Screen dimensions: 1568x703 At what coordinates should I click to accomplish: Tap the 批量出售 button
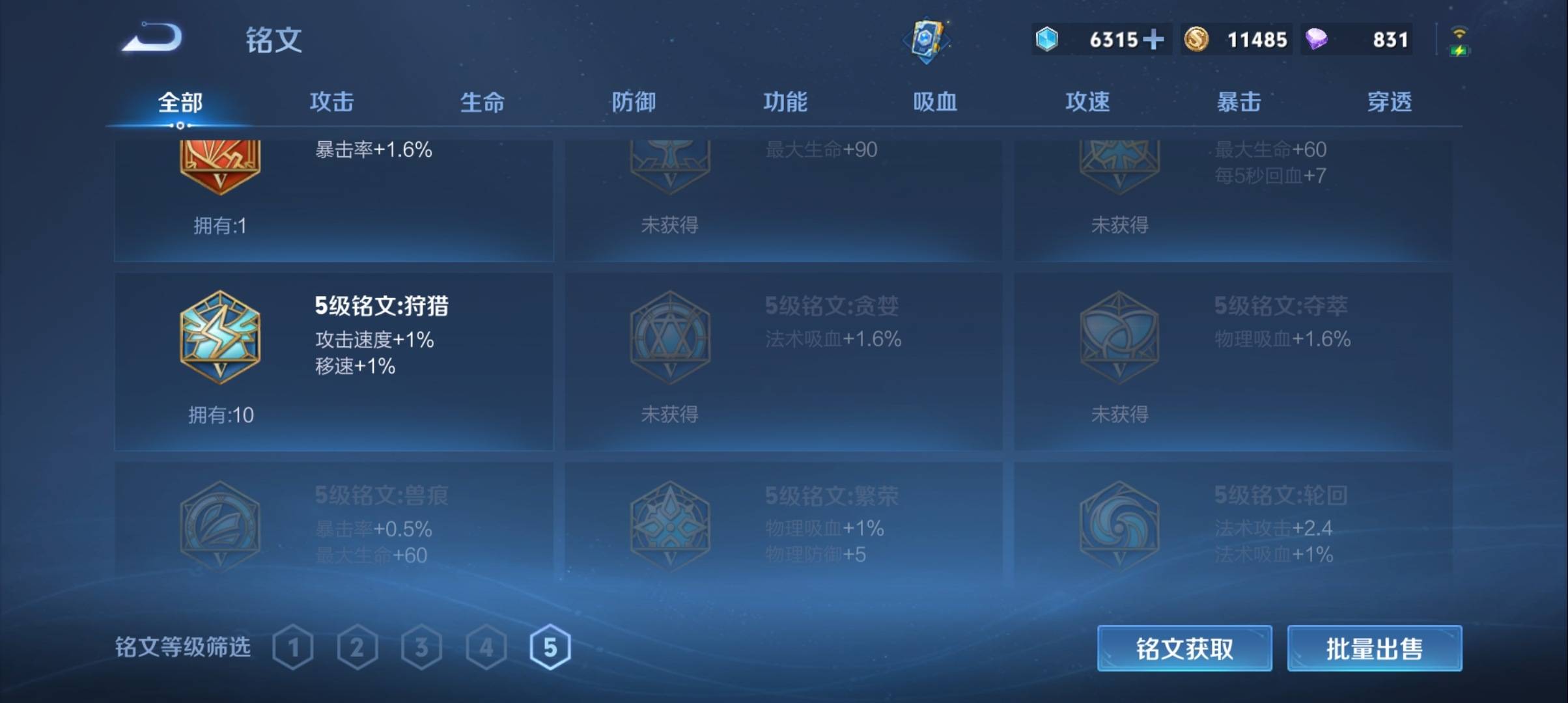tap(1374, 649)
